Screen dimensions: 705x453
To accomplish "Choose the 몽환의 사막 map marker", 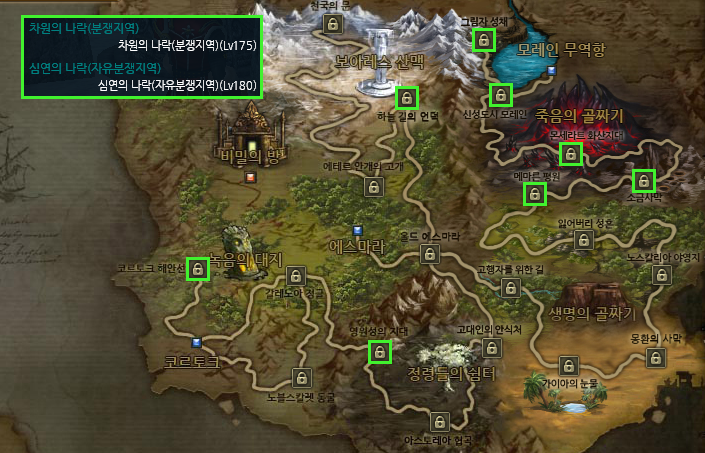I will (x=655, y=358).
